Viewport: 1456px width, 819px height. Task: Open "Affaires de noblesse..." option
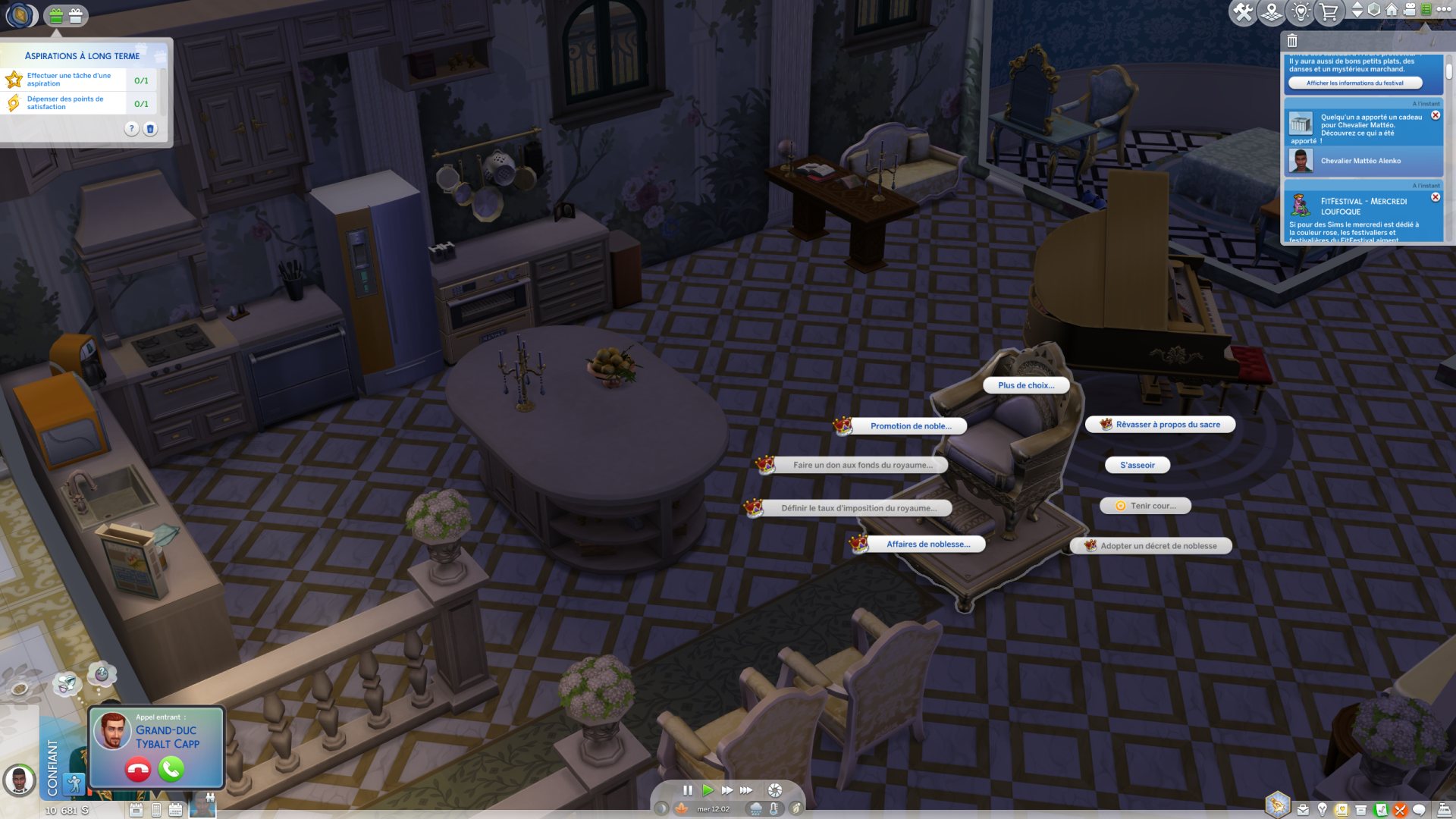coord(927,544)
